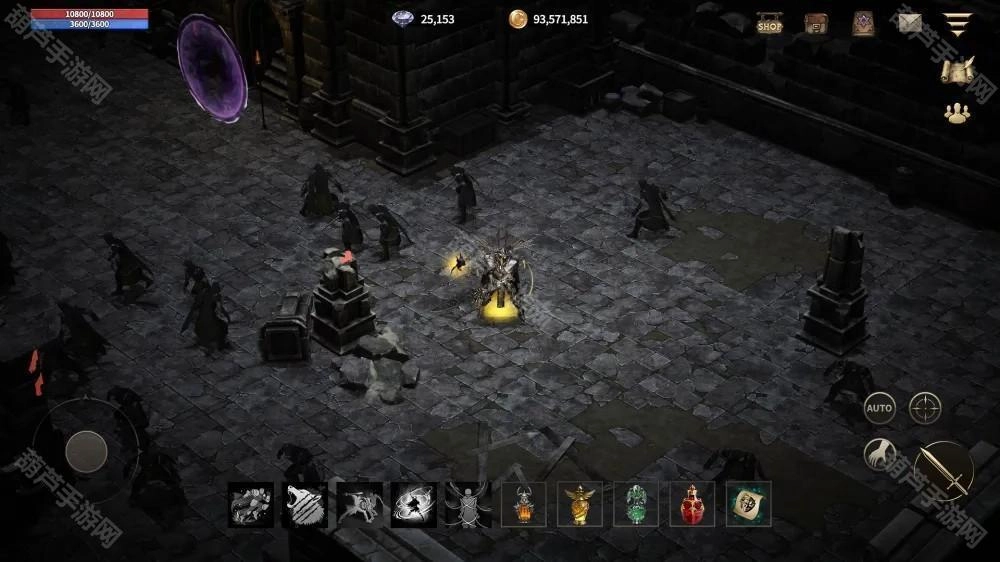Expand the striped triangle main menu

957,24
